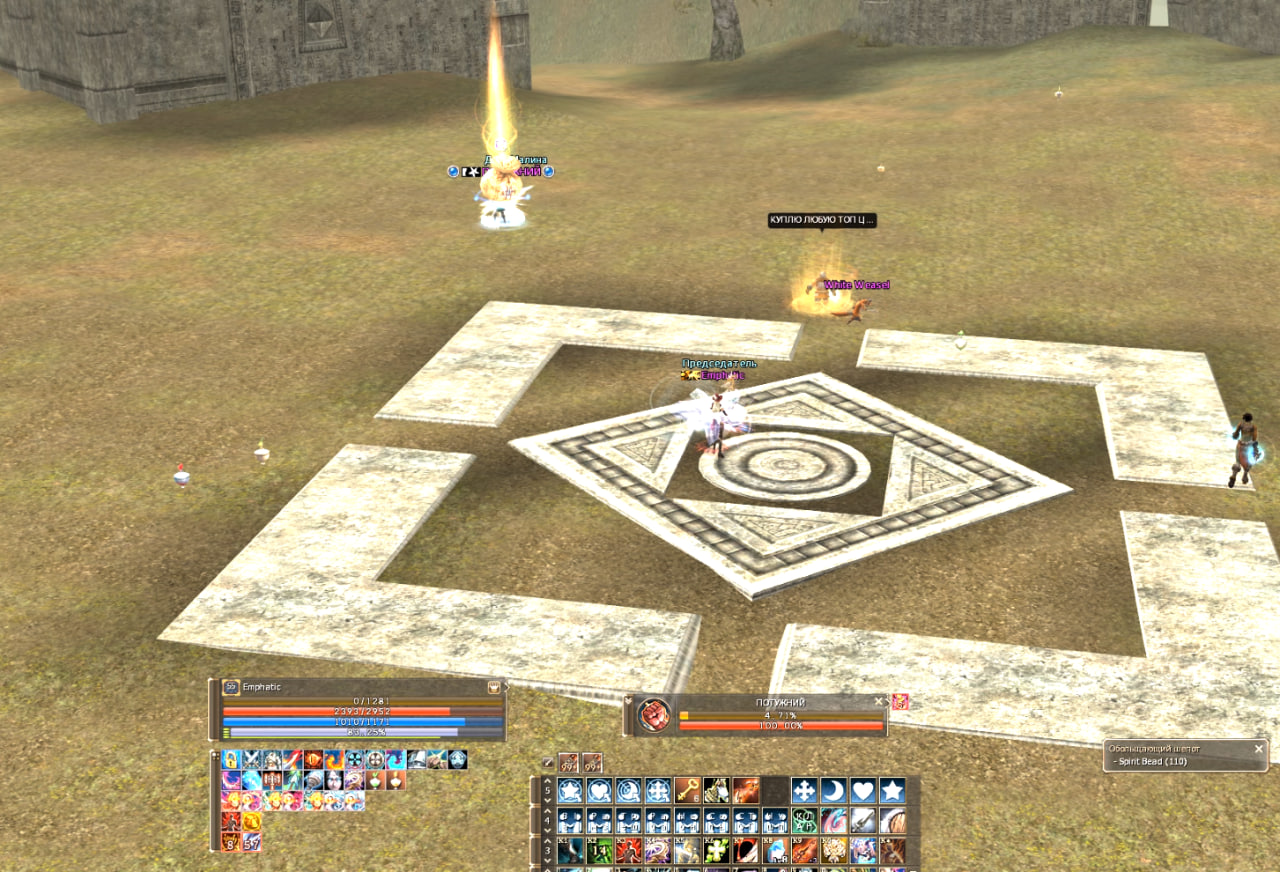The width and height of the screenshot is (1280, 872).
Task: Close the ПОТУЖНИЙ target frame
Action: (x=879, y=702)
